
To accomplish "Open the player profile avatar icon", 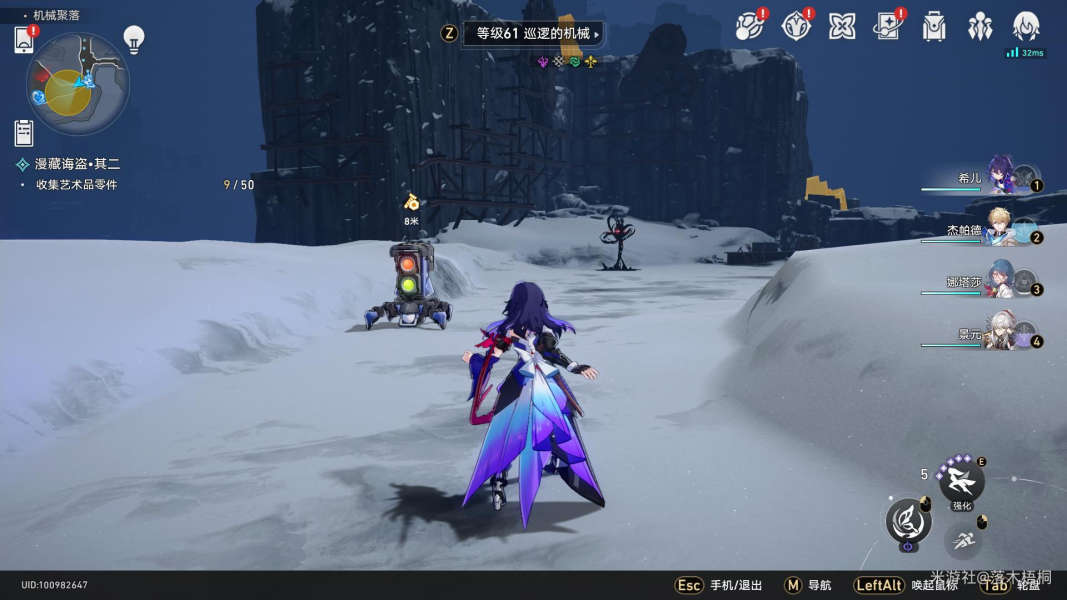I will click(x=1026, y=26).
